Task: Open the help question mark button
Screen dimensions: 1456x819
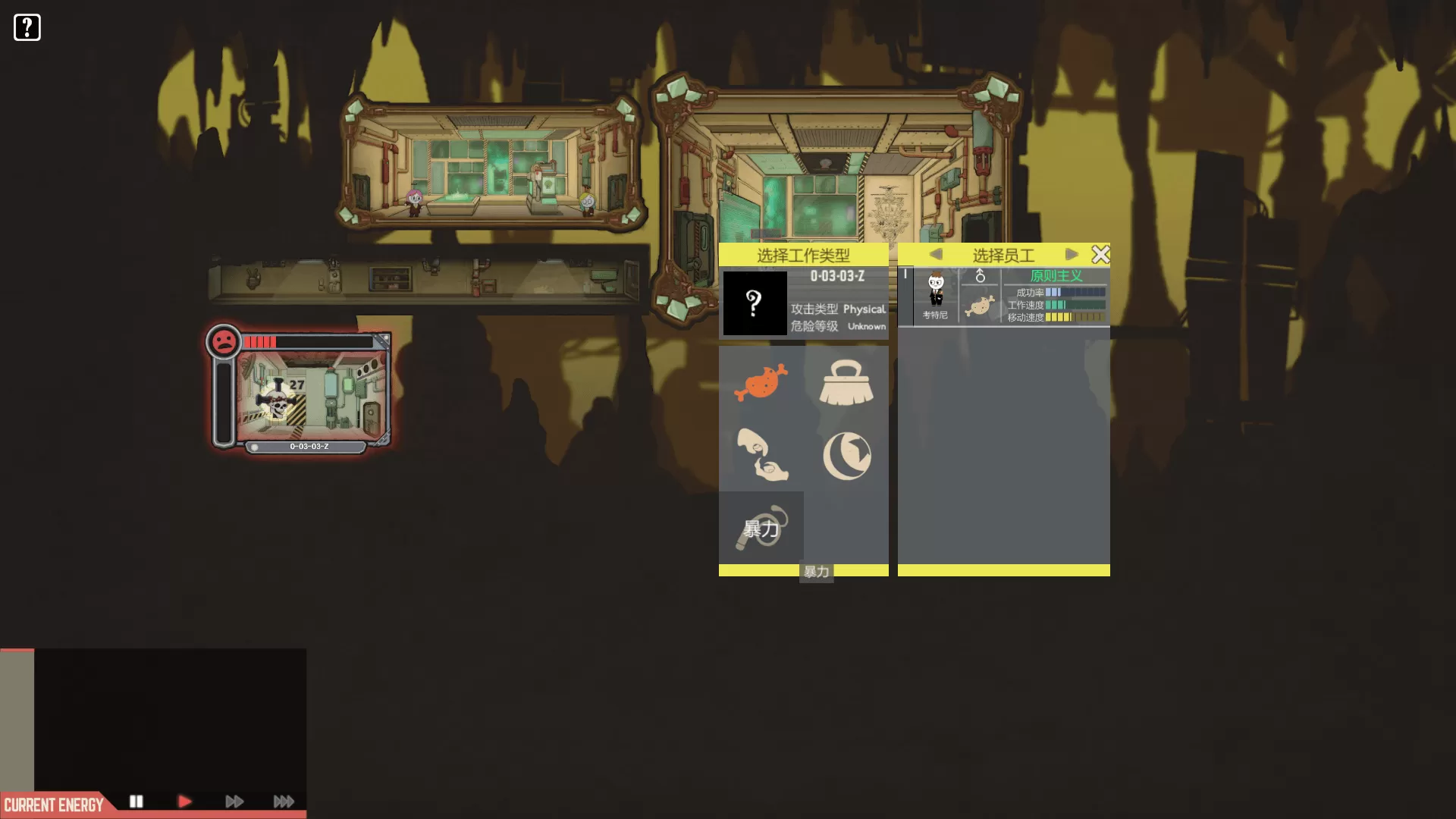Action: (27, 27)
